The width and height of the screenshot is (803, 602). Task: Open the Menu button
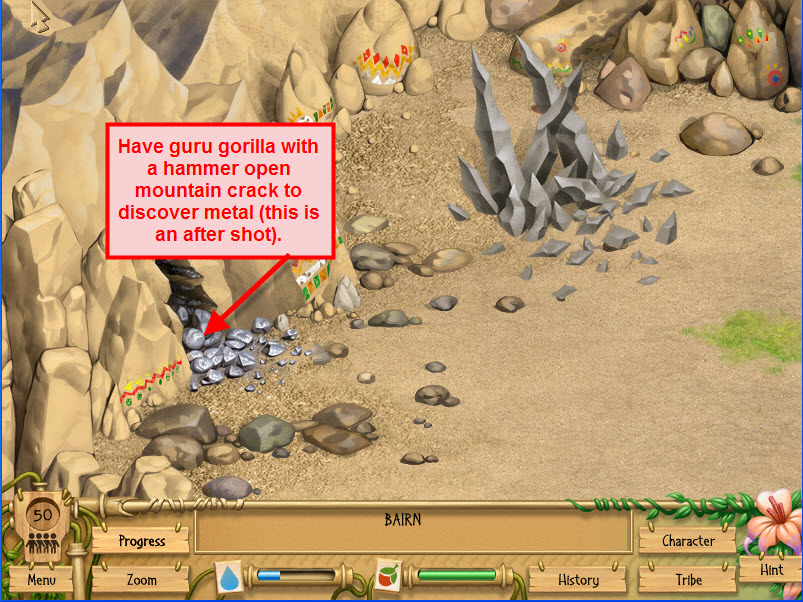41,579
